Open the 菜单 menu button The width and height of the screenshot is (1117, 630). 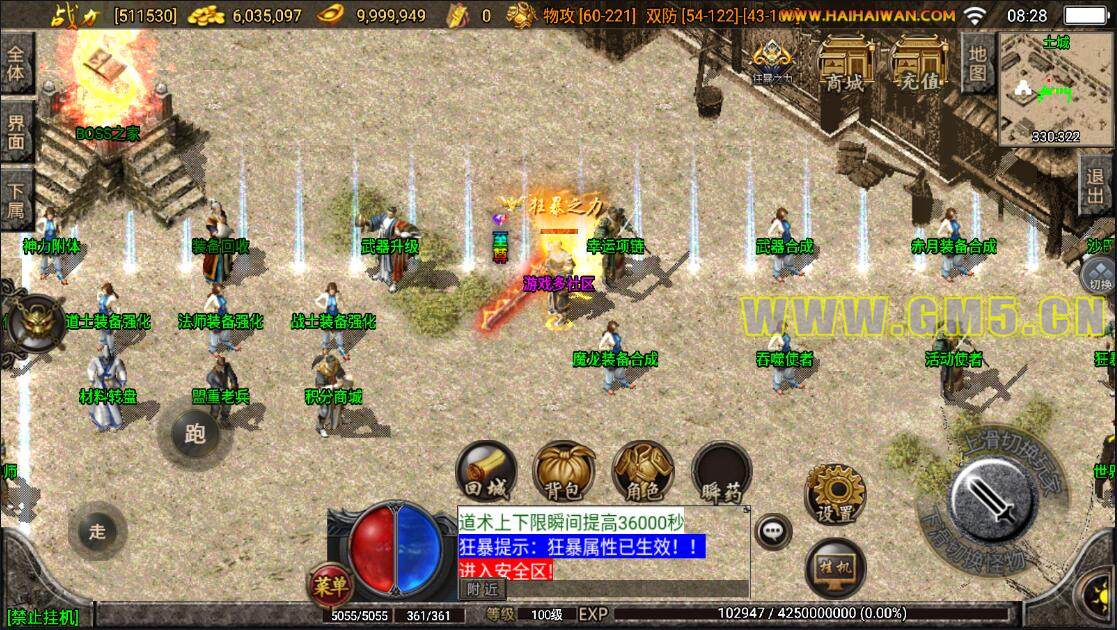pyautogui.click(x=327, y=583)
